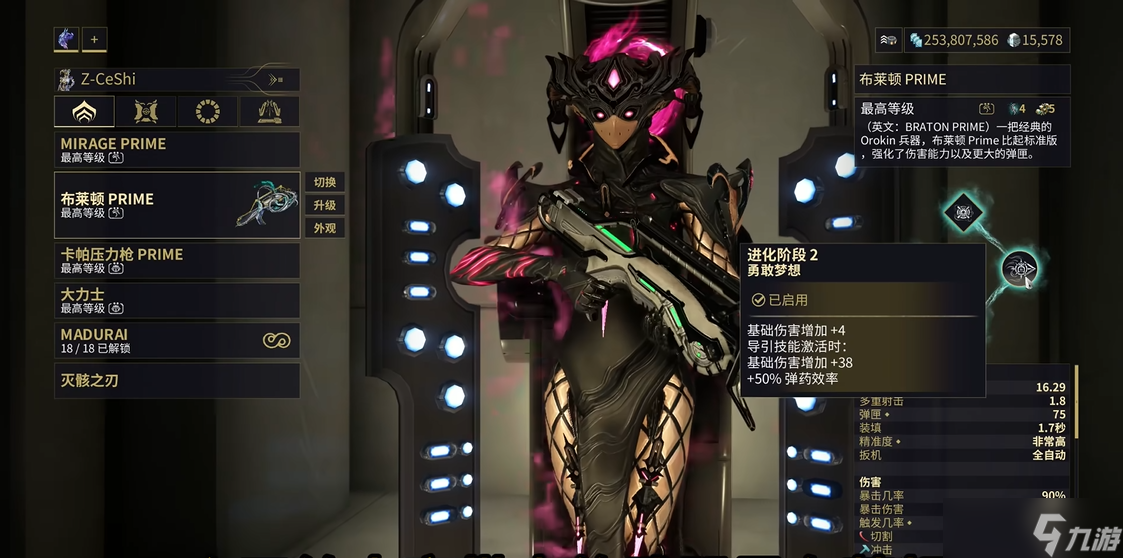Image resolution: width=1123 pixels, height=558 pixels.
Task: Select the loadout thumbnail beside the plus button
Action: click(66, 39)
